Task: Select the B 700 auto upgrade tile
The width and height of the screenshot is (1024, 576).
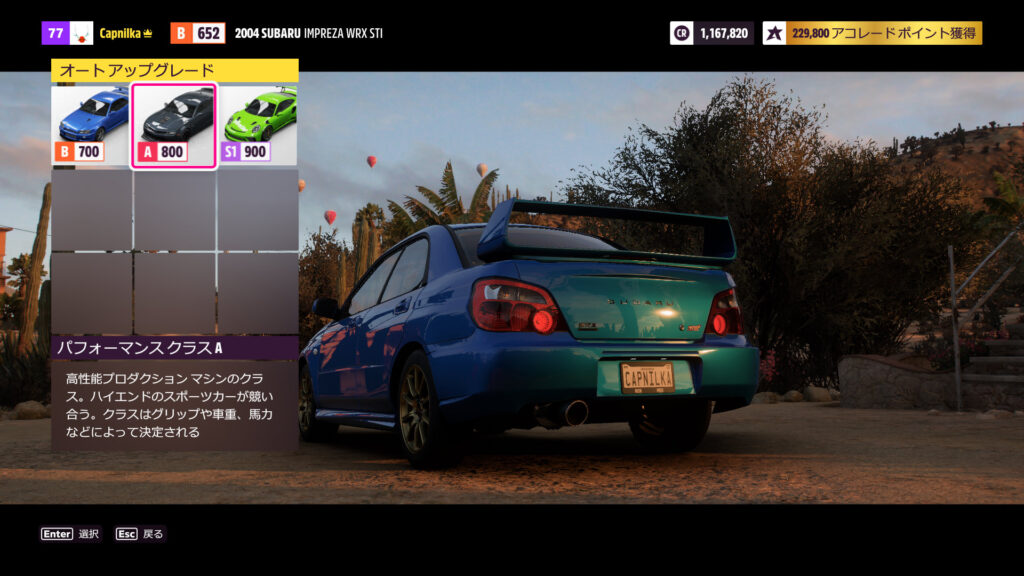Action: (x=91, y=125)
